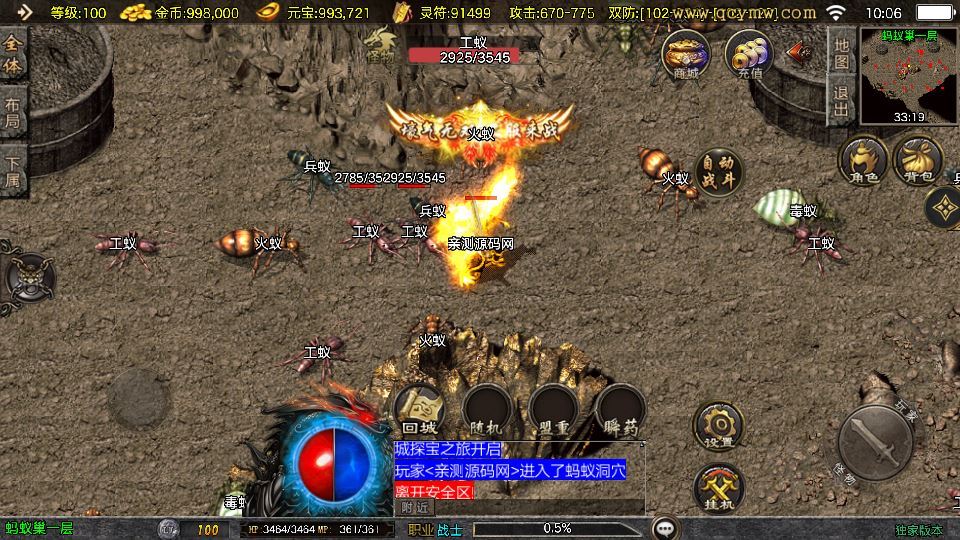
Task: Use the 瞬药 instant potion slot
Action: 620,410
